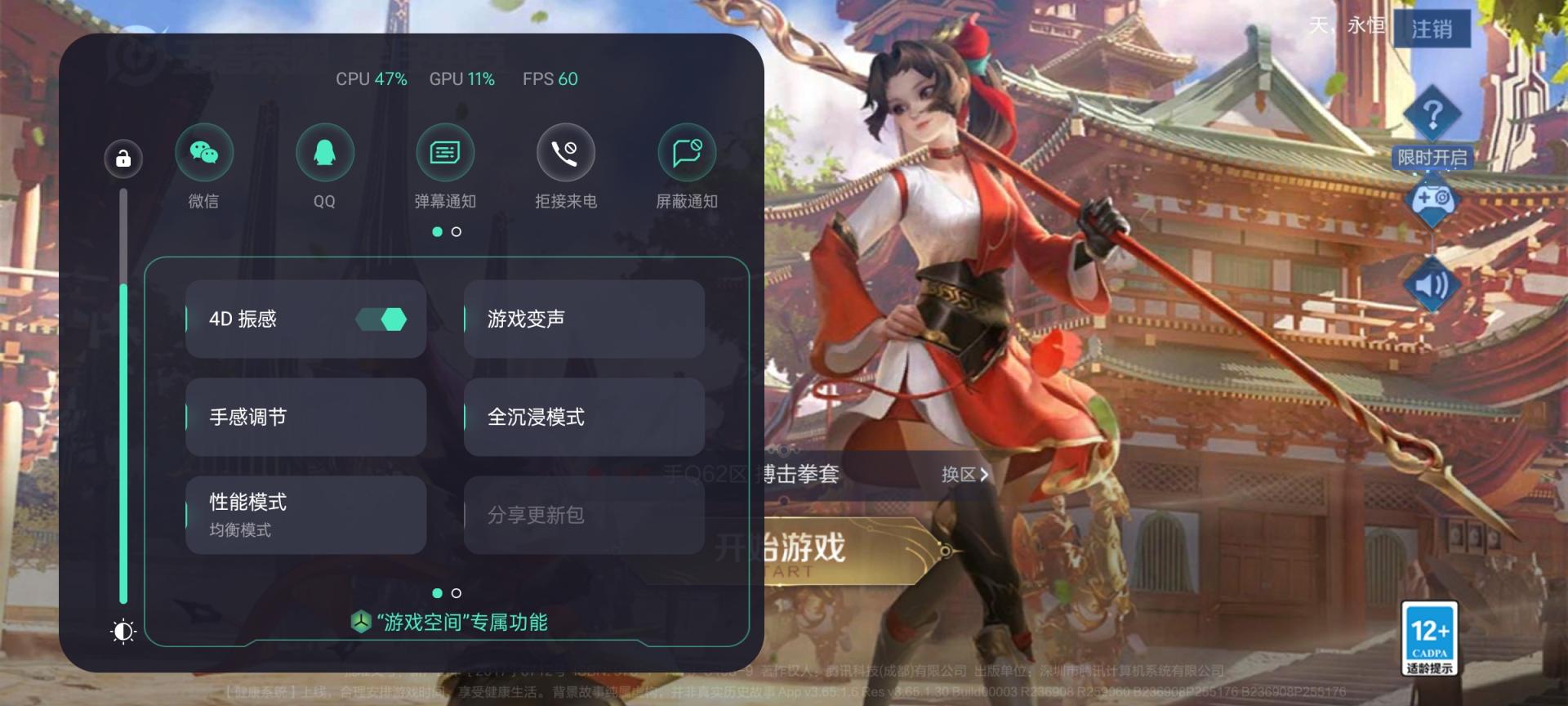Click the 注销 logout button
Viewport: 1568px width, 706px height.
coord(1432,29)
